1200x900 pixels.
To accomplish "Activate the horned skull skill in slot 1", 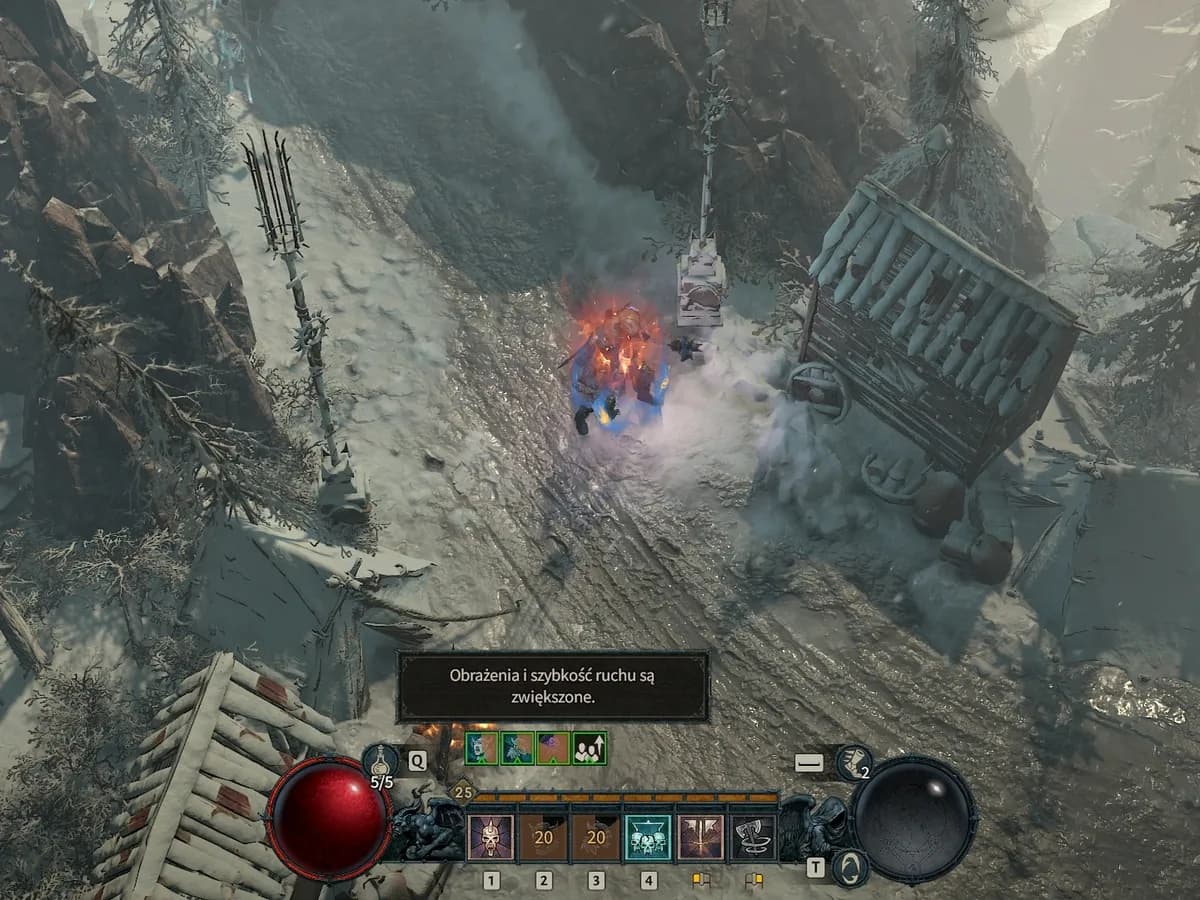I will tap(491, 837).
